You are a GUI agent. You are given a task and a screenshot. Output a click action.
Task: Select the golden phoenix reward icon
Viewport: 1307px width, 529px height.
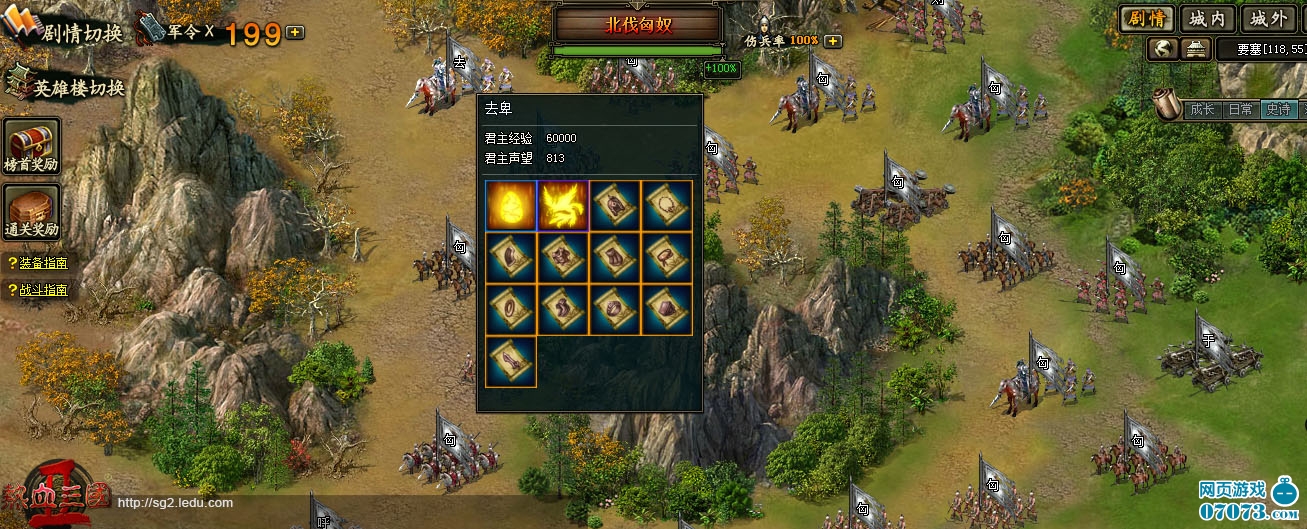(563, 206)
